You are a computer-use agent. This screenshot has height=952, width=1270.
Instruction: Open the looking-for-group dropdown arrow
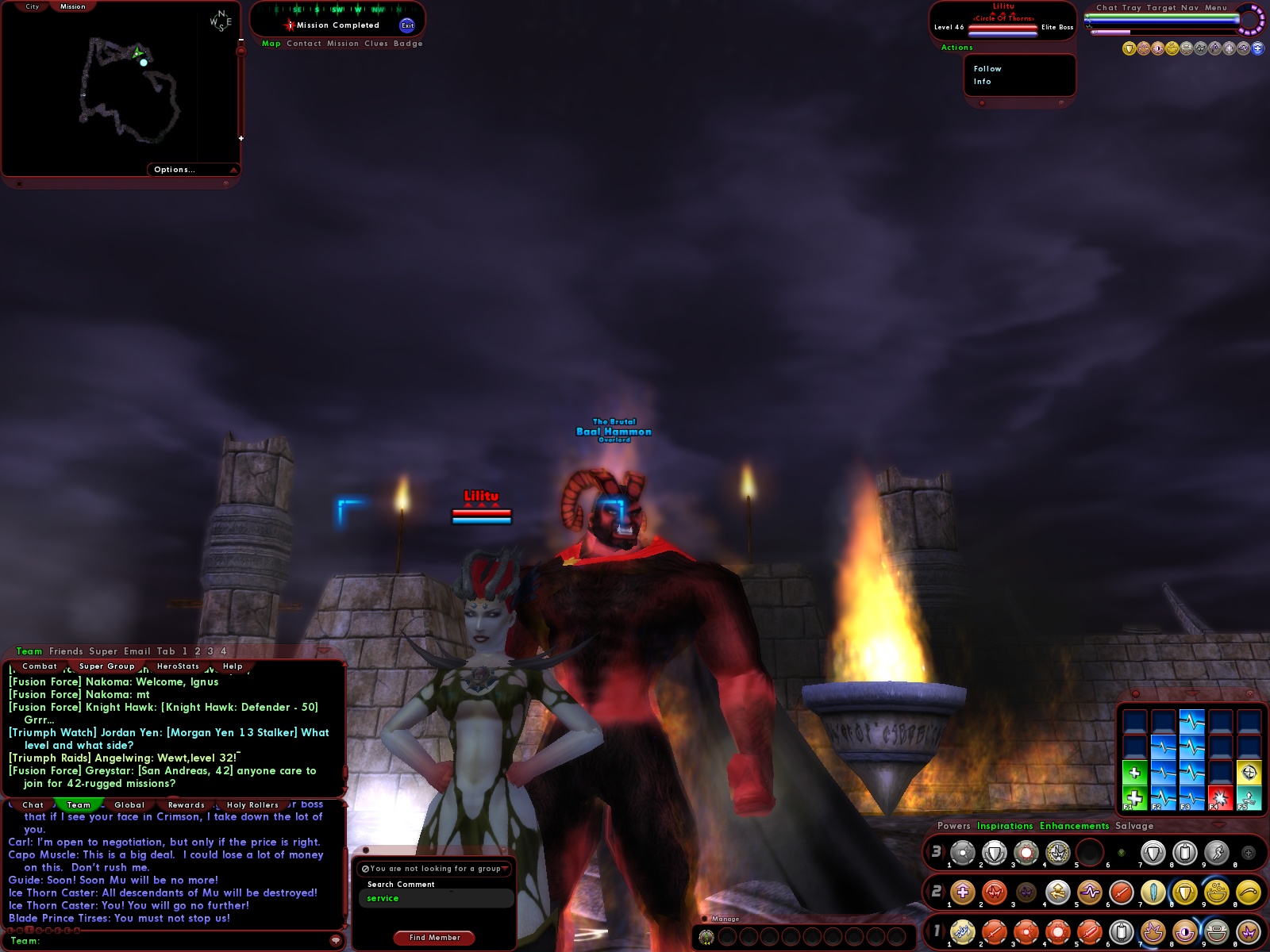505,869
